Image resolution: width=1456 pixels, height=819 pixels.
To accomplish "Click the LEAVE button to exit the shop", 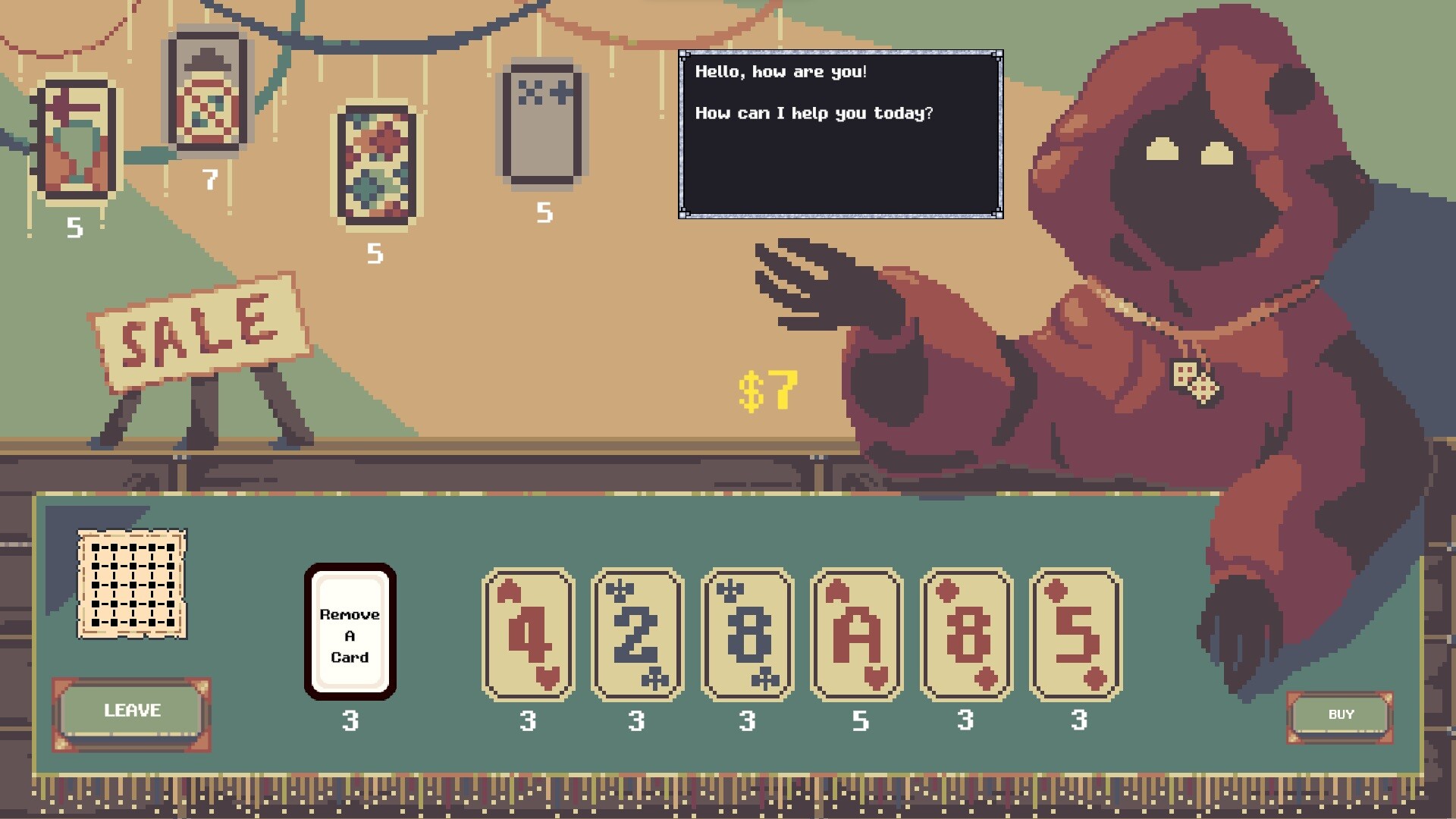I will pyautogui.click(x=131, y=711).
